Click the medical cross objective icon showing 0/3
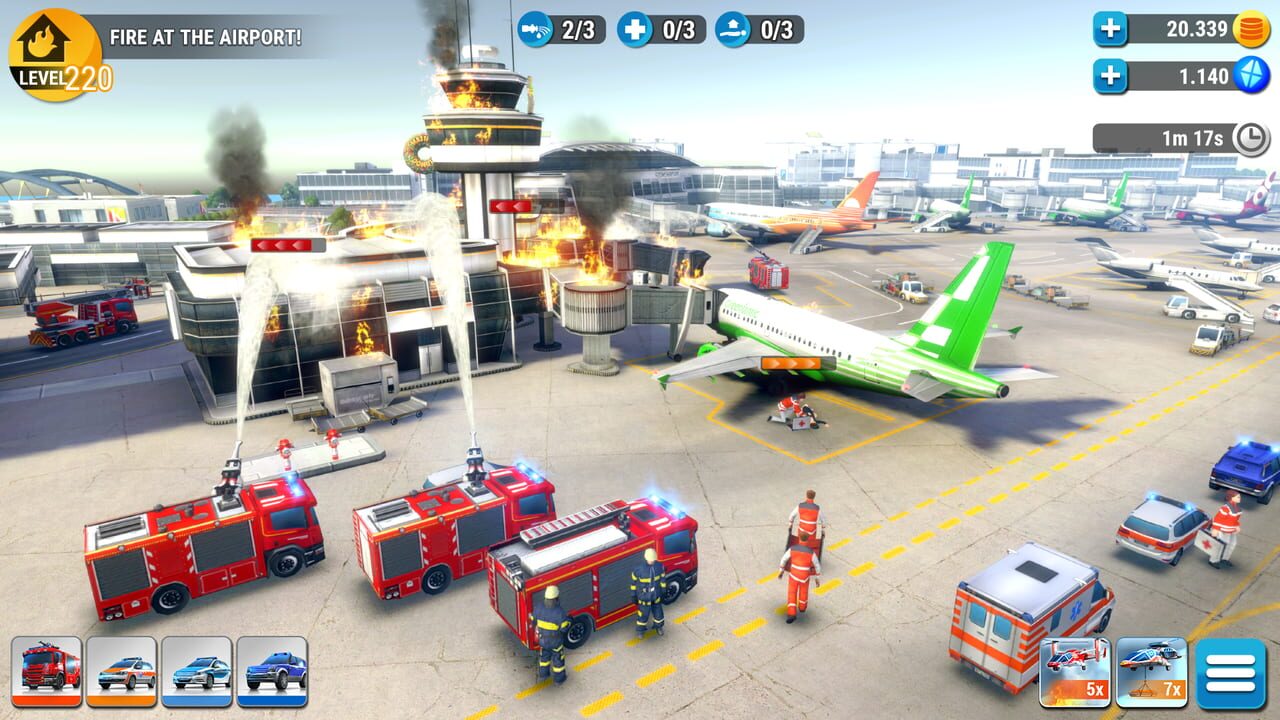 (x=636, y=29)
